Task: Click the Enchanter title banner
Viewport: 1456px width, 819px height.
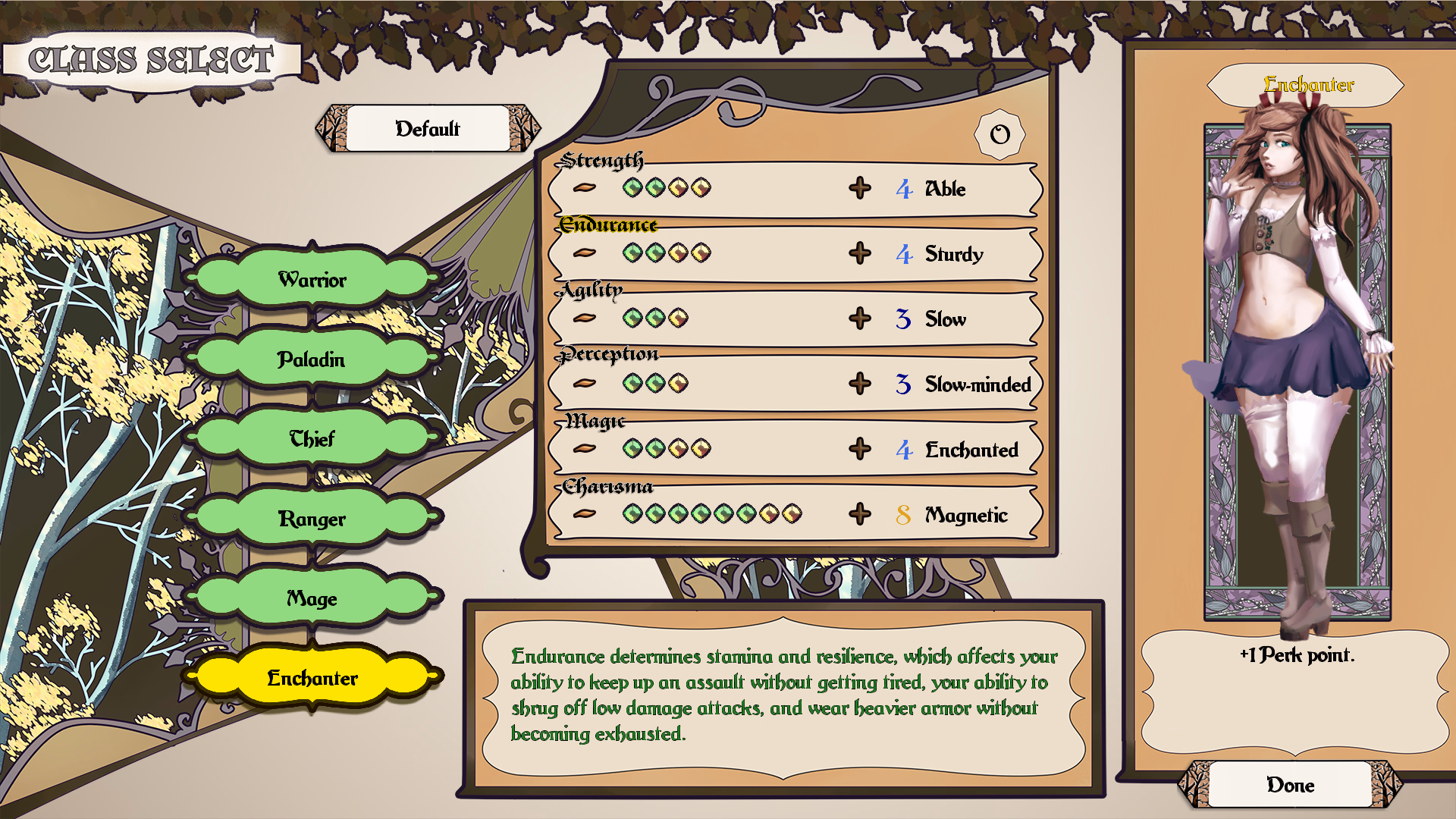Action: (x=1308, y=85)
